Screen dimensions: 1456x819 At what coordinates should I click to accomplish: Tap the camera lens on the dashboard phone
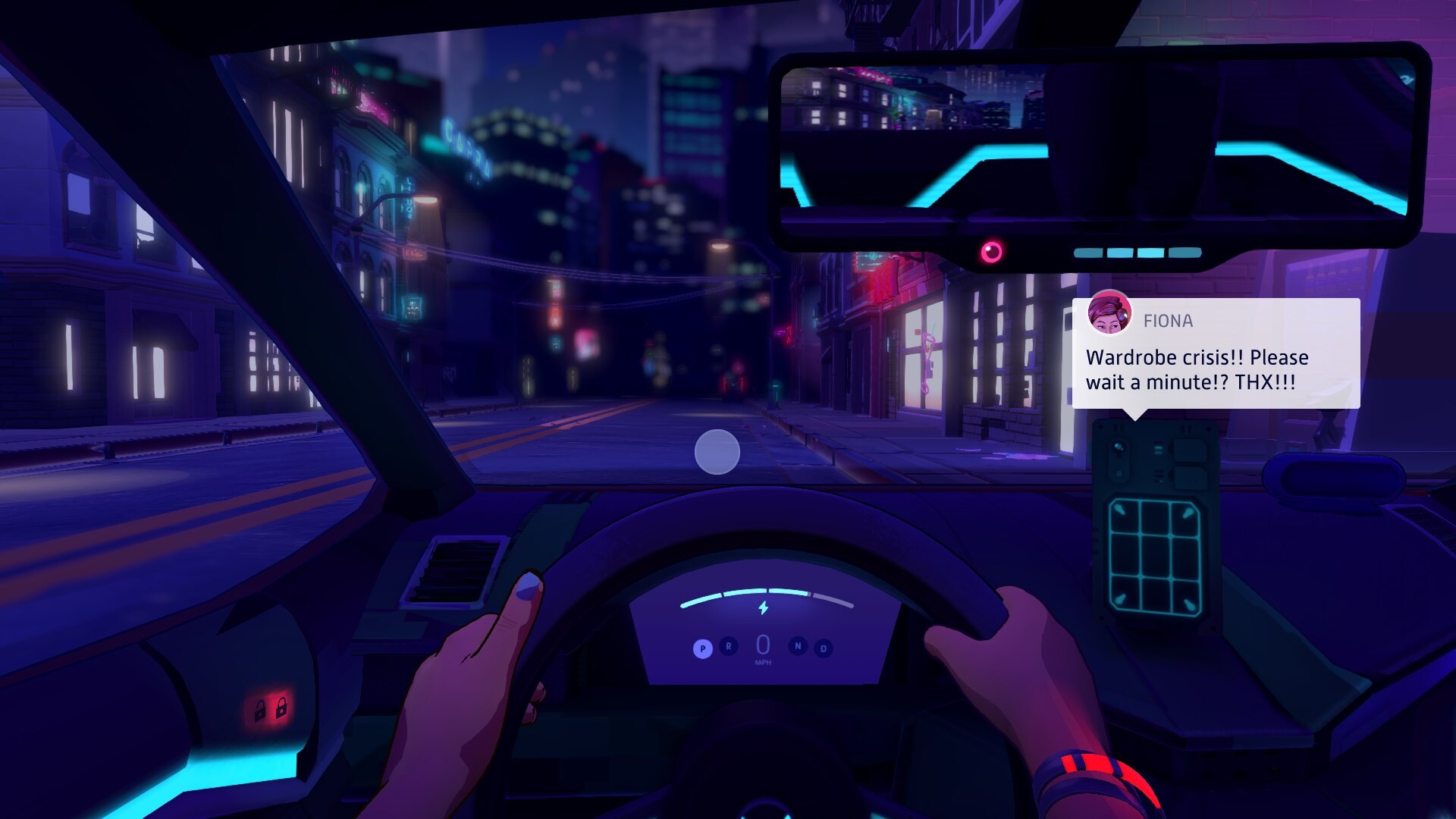(x=1118, y=447)
